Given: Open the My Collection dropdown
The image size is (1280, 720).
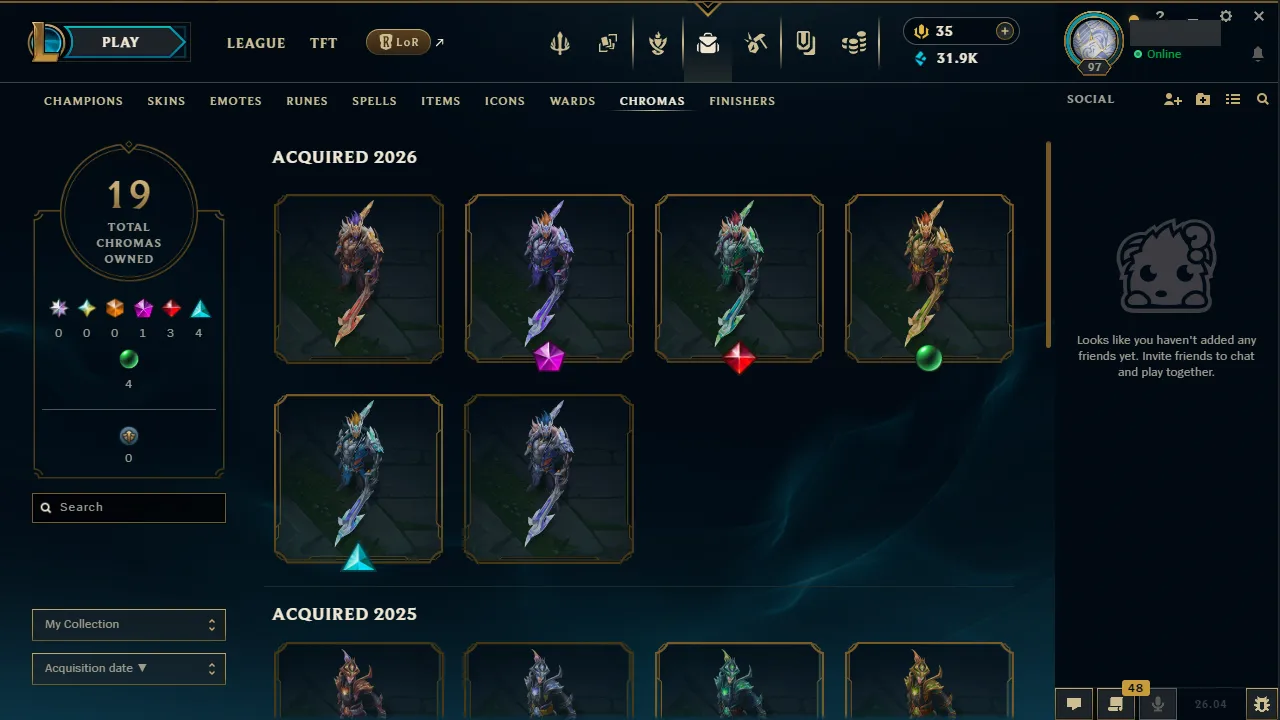Looking at the screenshot, I should tap(128, 624).
